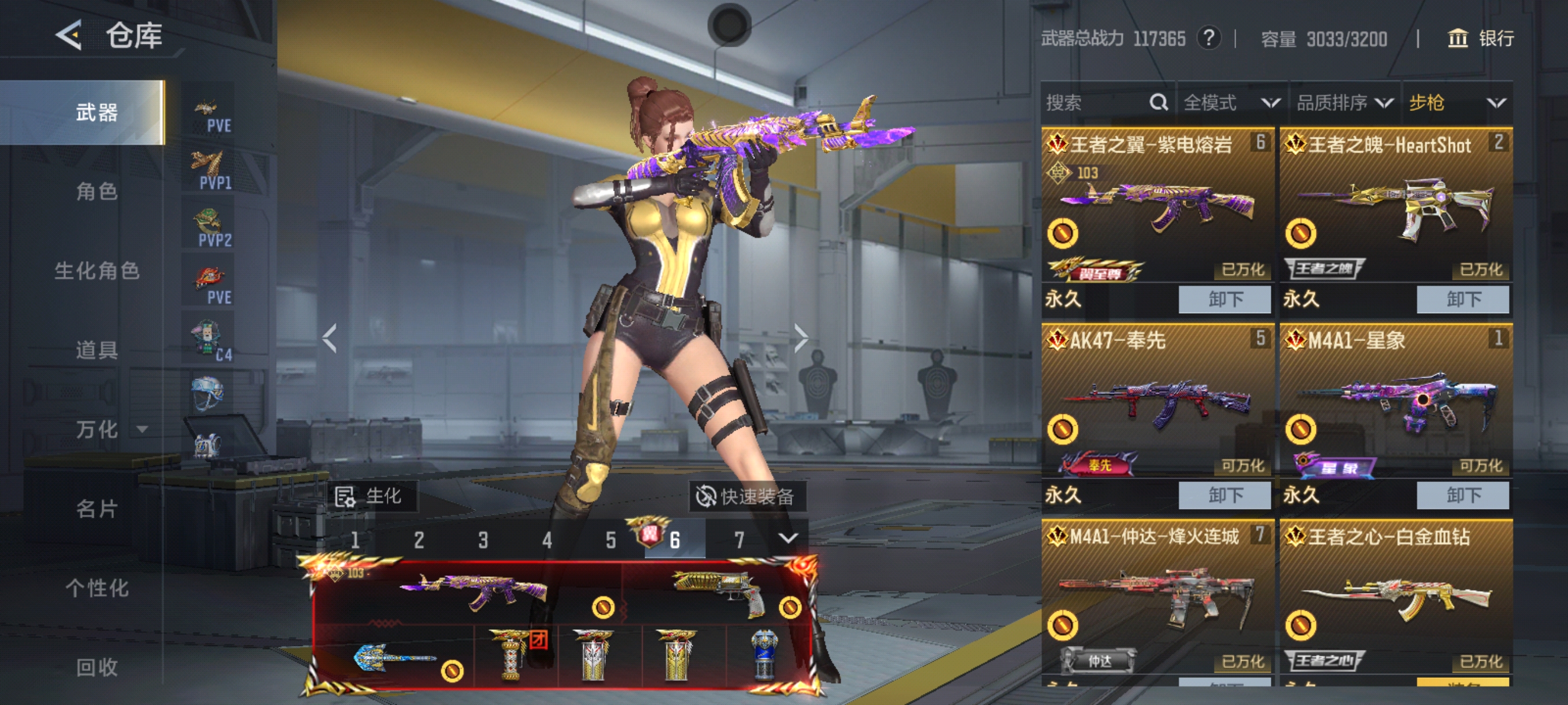Open the 银行 bank
The height and width of the screenshot is (705, 1568).
click(1480, 38)
